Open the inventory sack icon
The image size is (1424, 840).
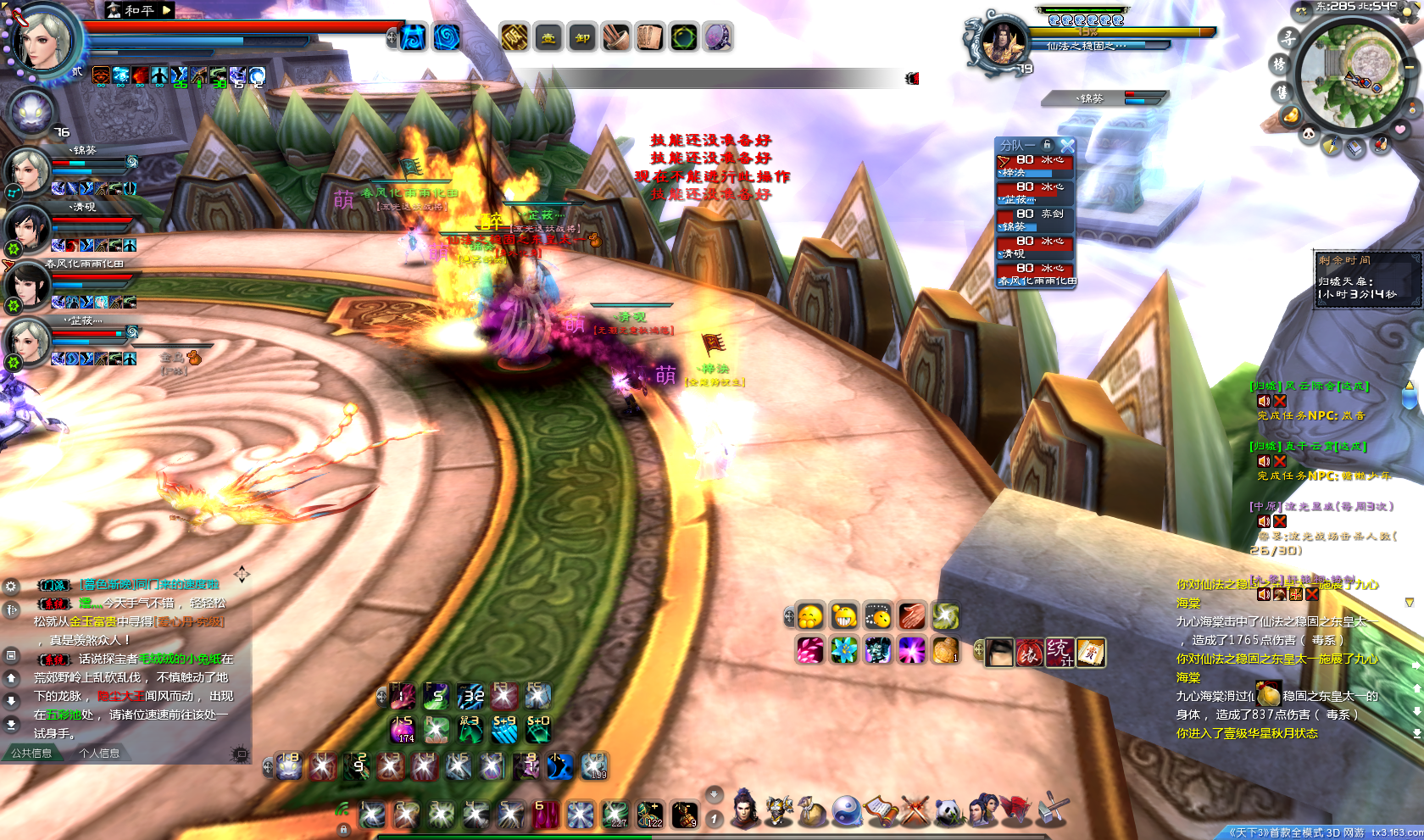[x=813, y=811]
